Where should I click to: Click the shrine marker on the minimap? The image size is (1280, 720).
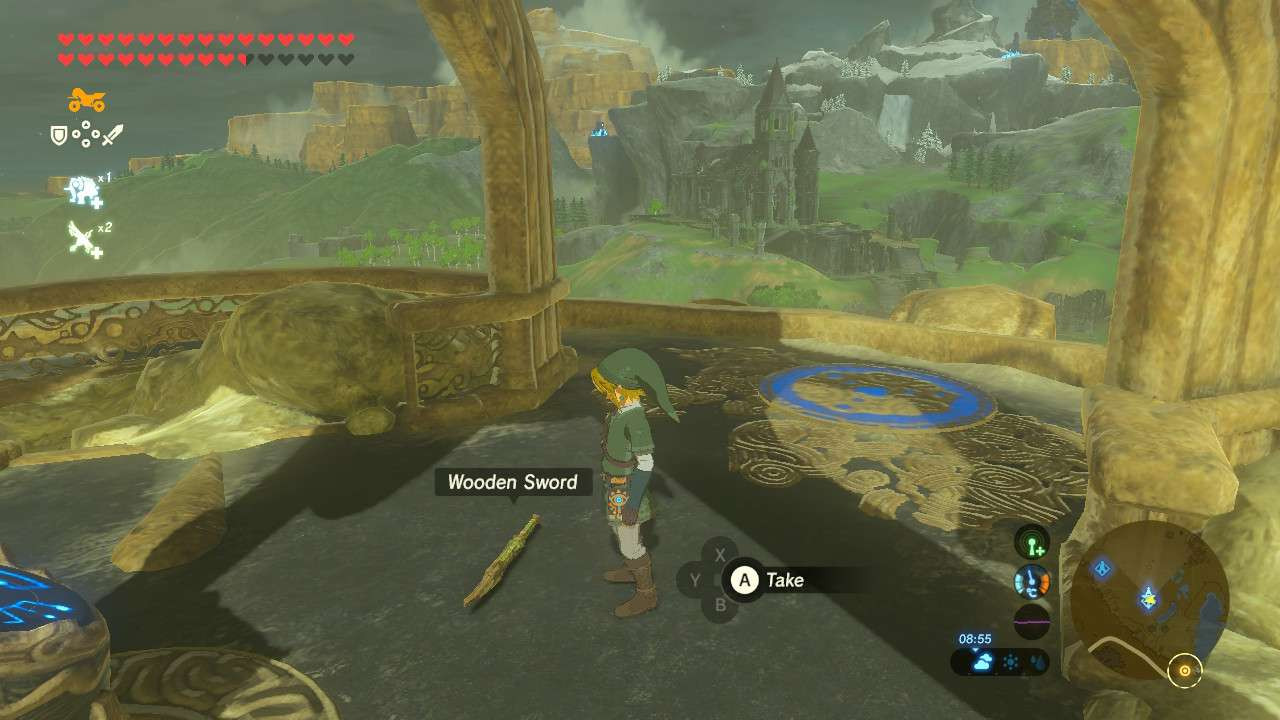point(1102,568)
